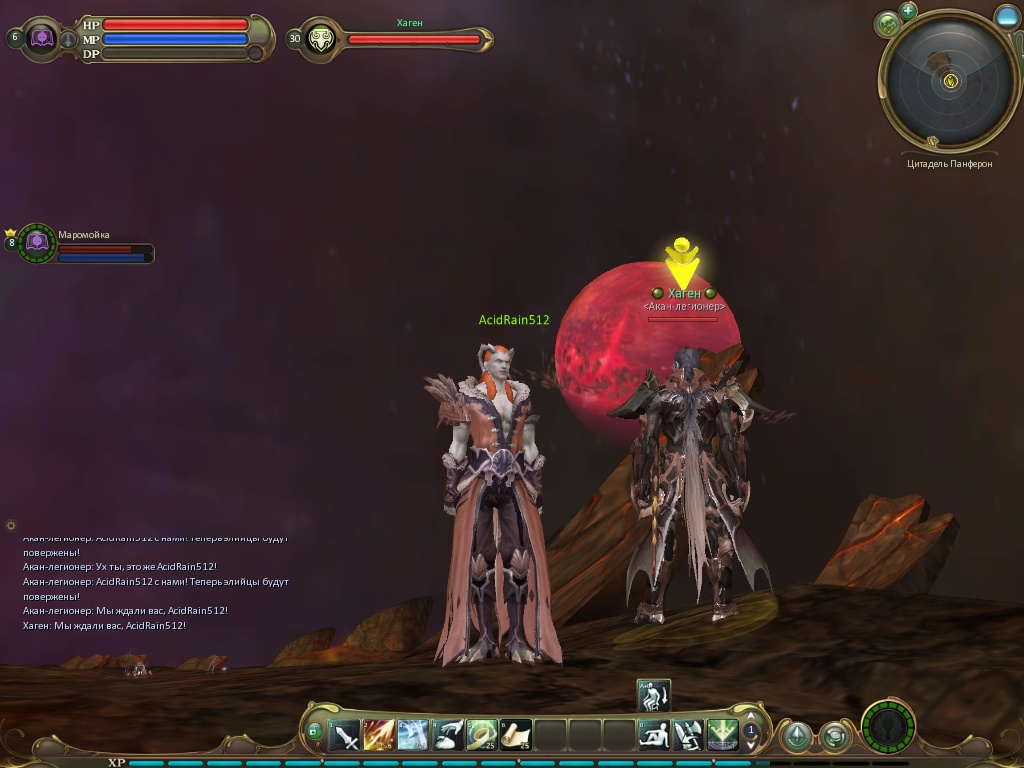Use the scroll item in hotbar
Screen dimensions: 1024x768
click(x=516, y=736)
